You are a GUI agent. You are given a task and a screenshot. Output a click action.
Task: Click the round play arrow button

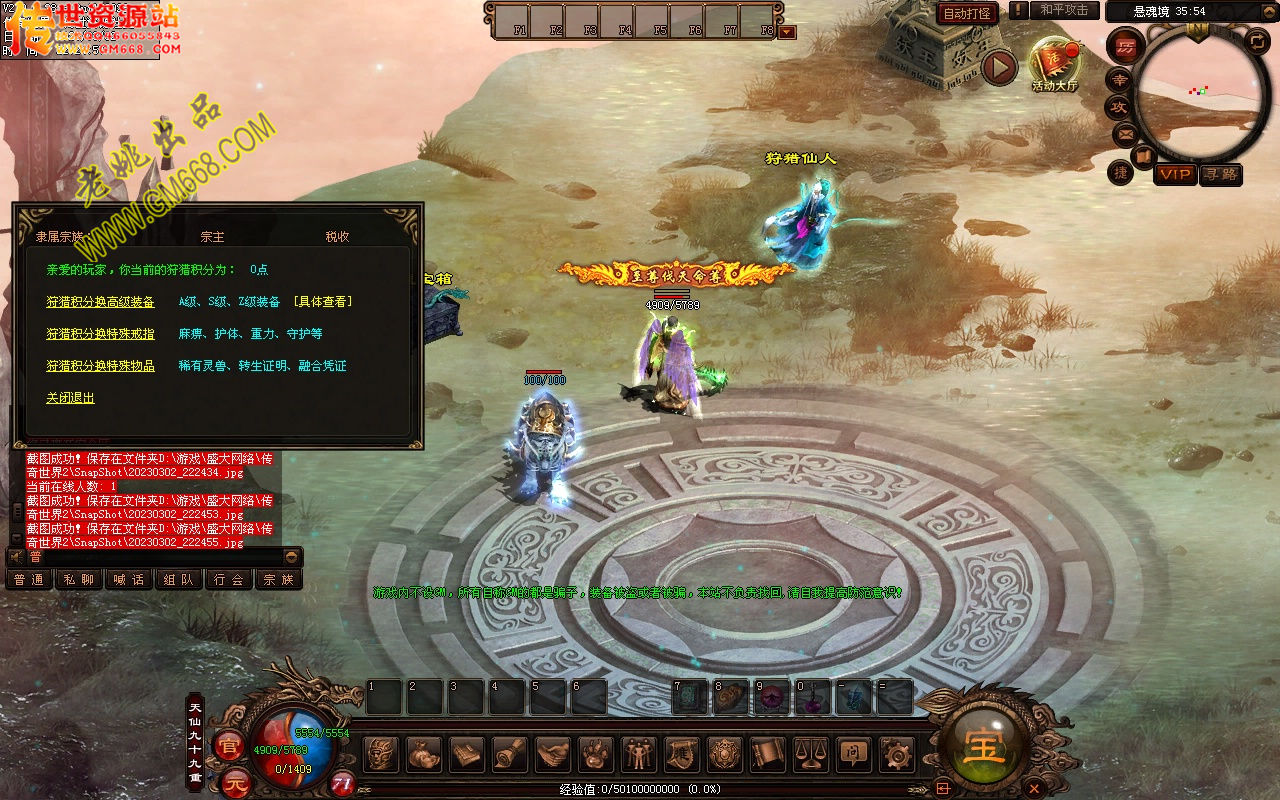pos(998,67)
